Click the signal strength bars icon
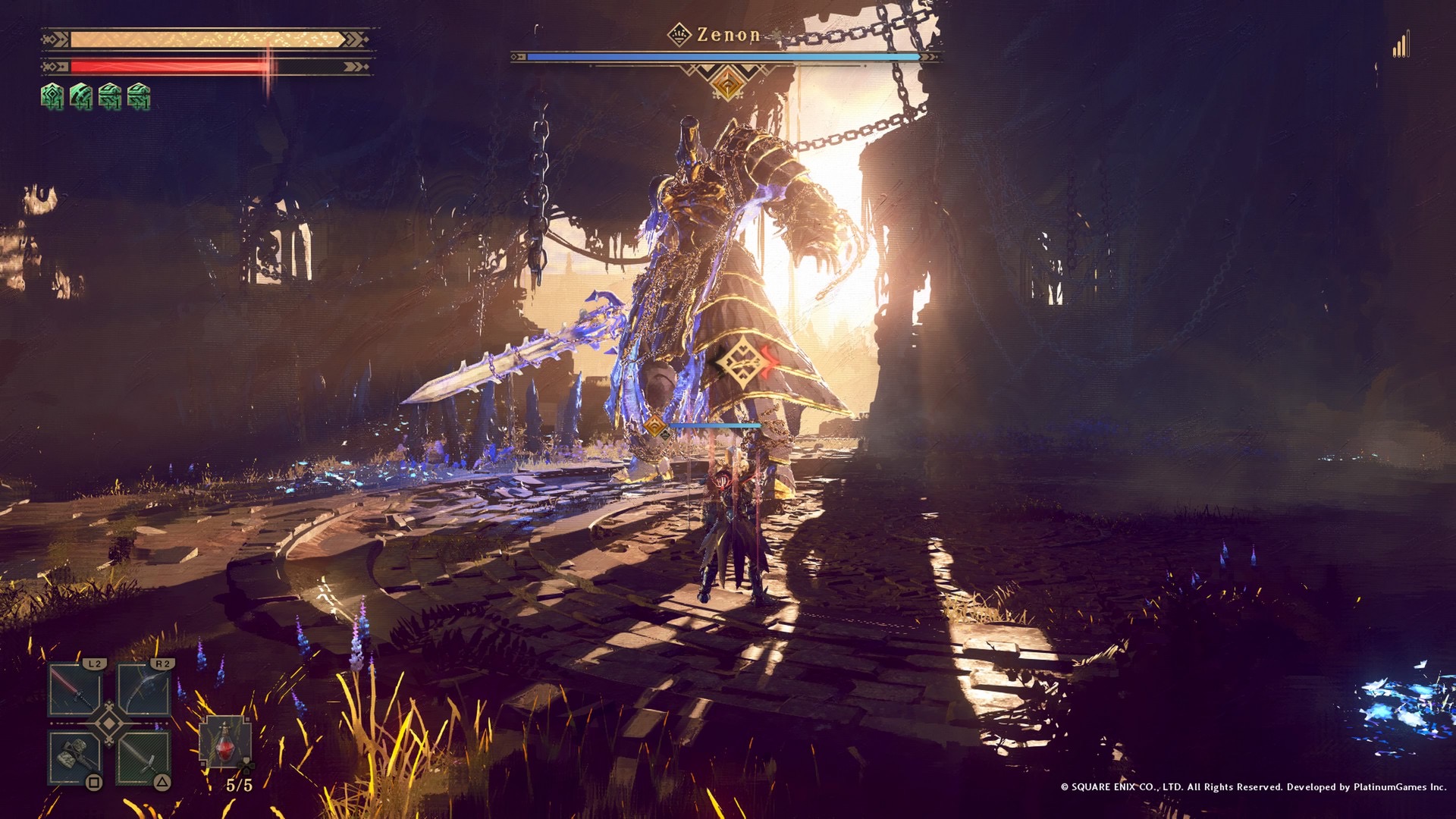Viewport: 1456px width, 819px height. (x=1400, y=45)
